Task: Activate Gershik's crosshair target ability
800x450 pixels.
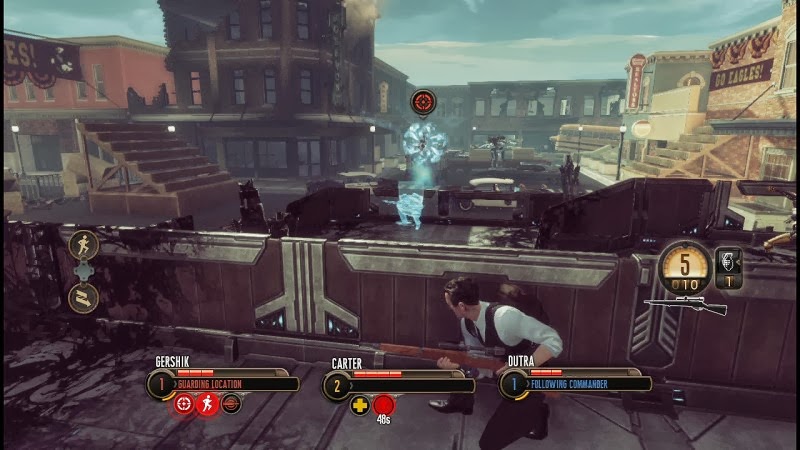Action: 184,404
